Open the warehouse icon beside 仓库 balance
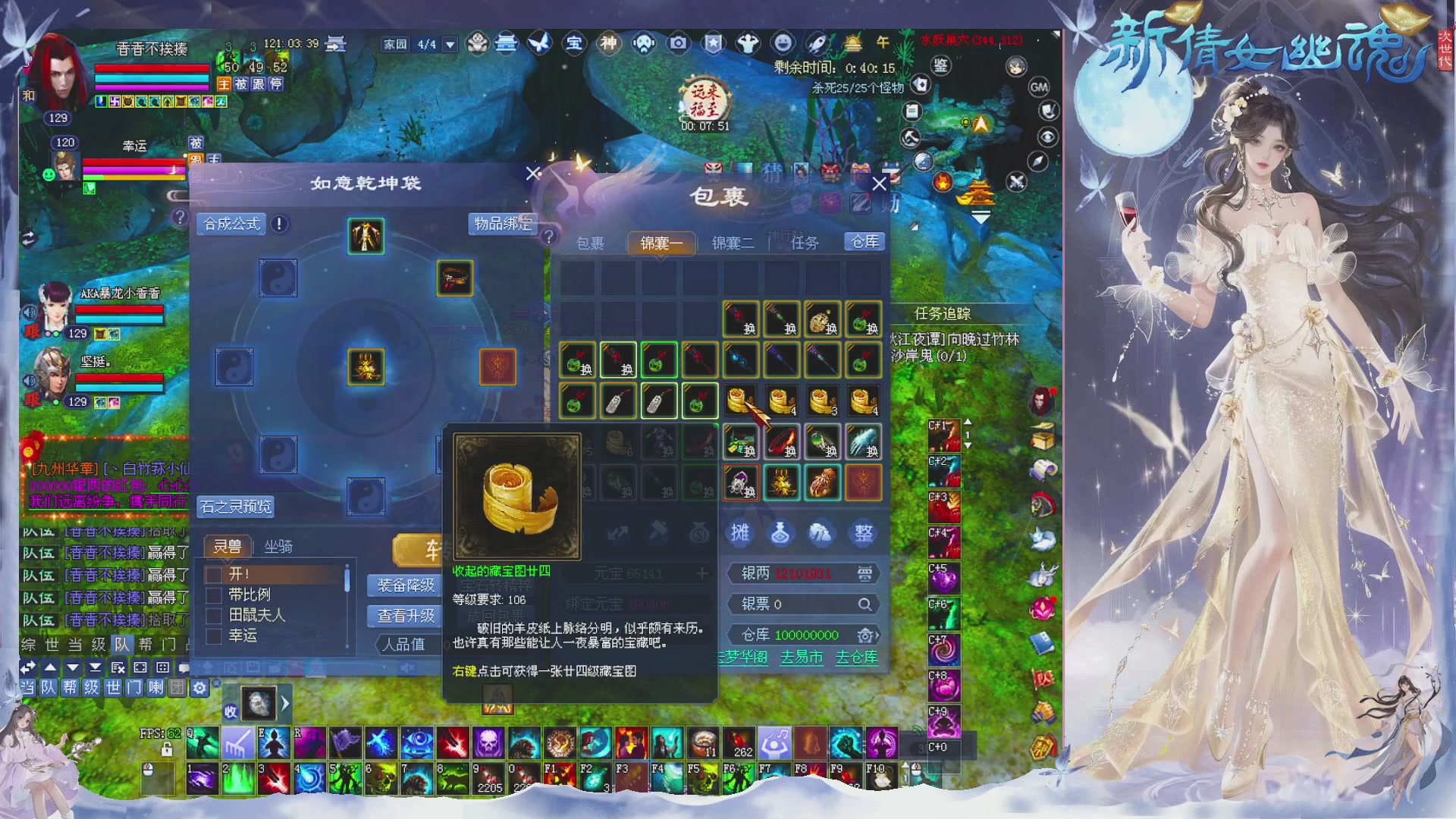1456x819 pixels. pos(864,635)
